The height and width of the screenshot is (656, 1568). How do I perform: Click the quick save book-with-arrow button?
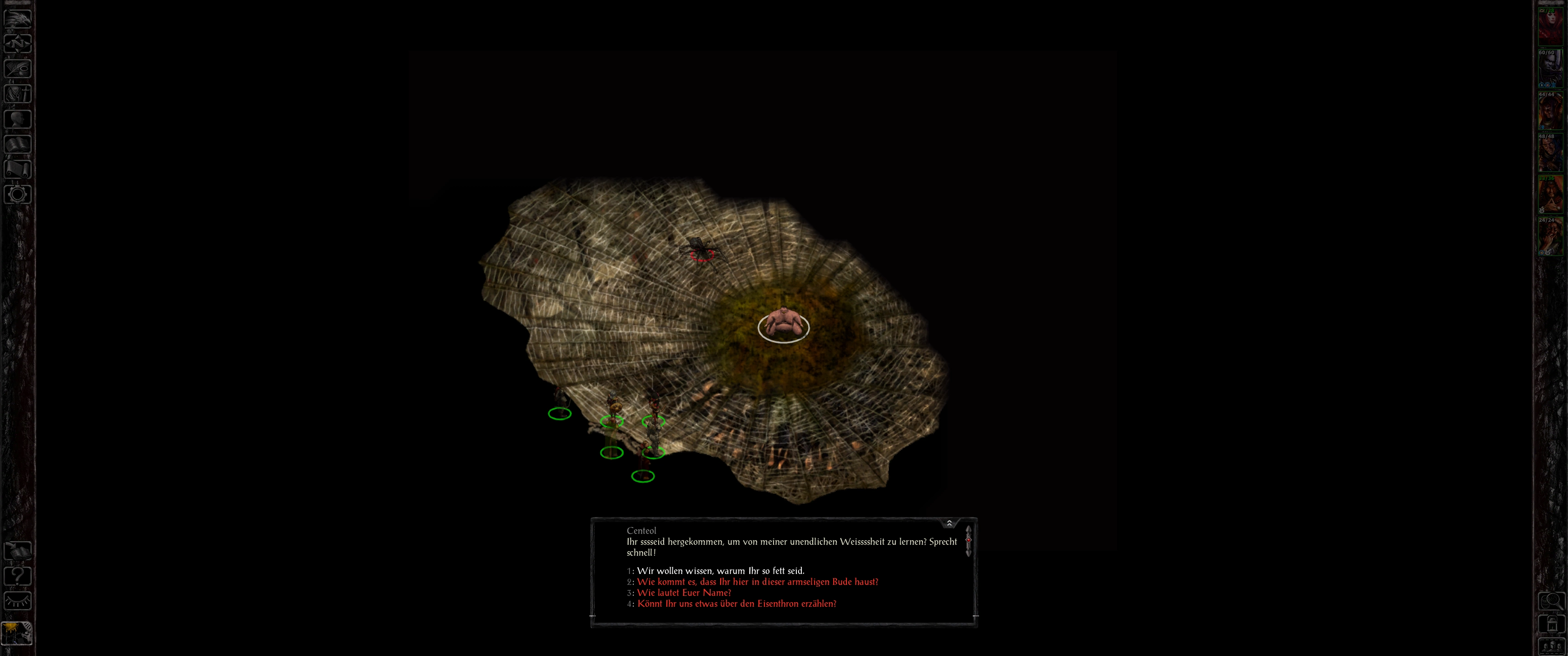[x=18, y=551]
